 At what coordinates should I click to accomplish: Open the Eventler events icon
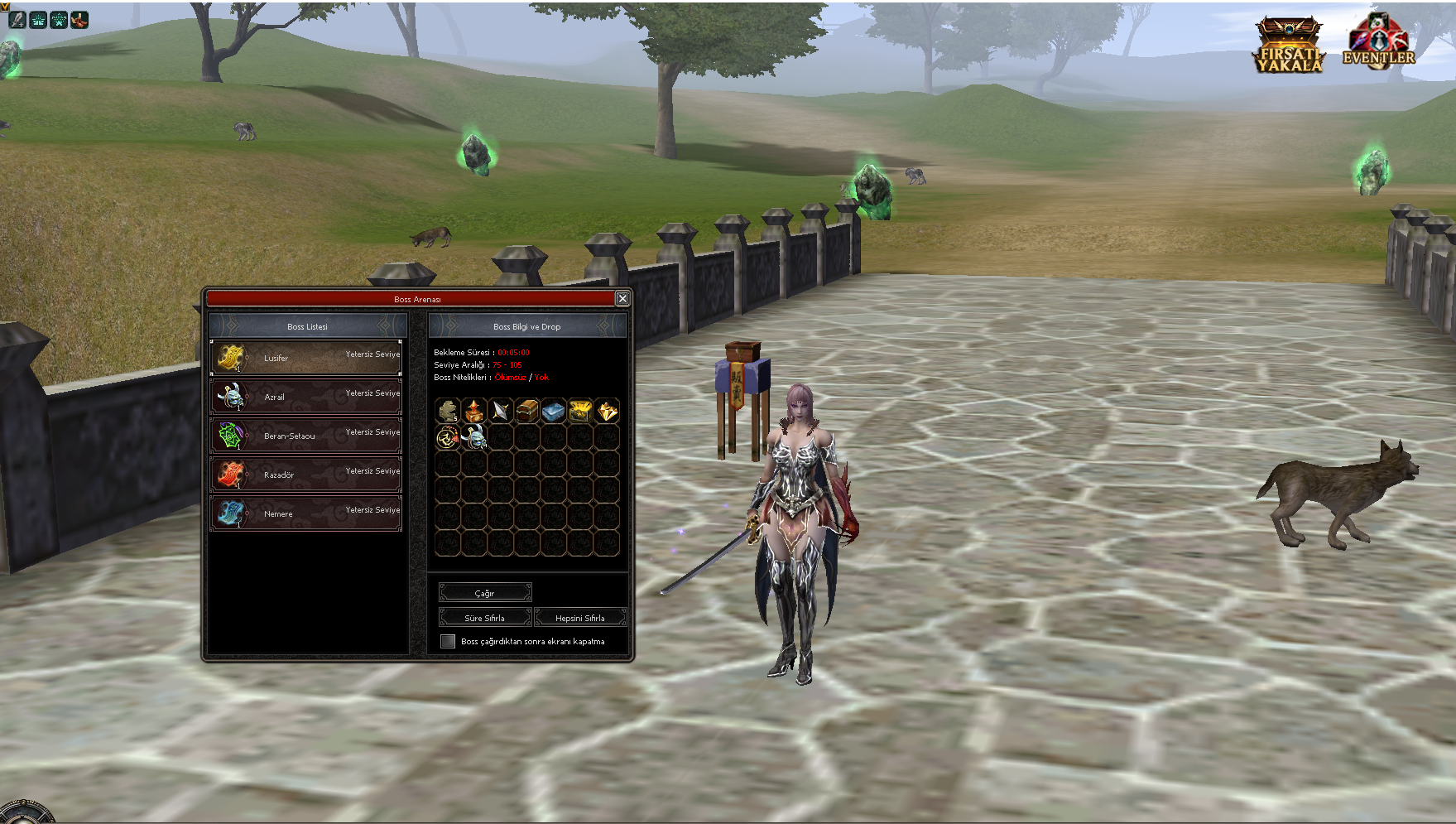pyautogui.click(x=1379, y=41)
